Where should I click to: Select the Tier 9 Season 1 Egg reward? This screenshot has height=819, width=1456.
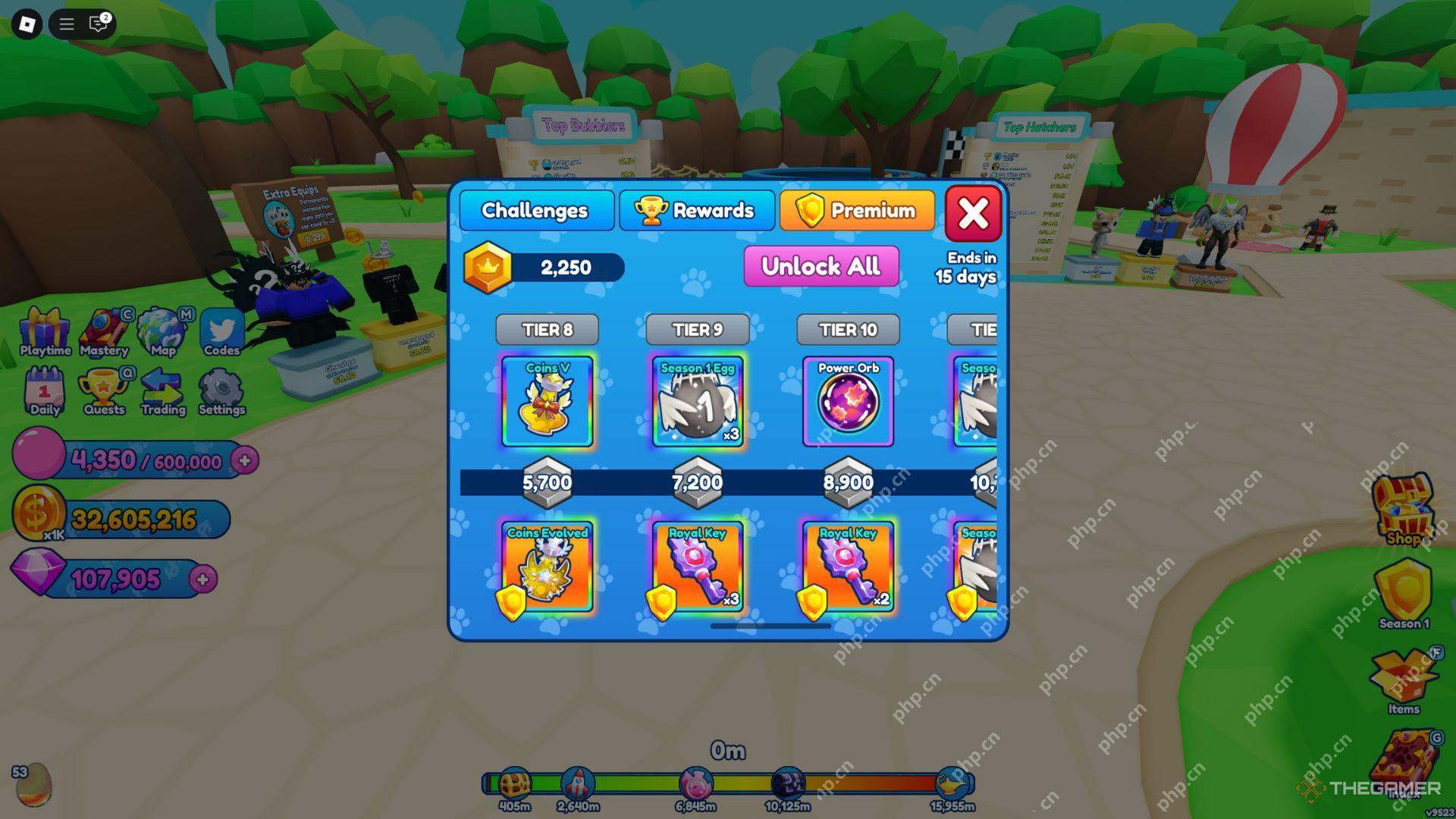697,402
